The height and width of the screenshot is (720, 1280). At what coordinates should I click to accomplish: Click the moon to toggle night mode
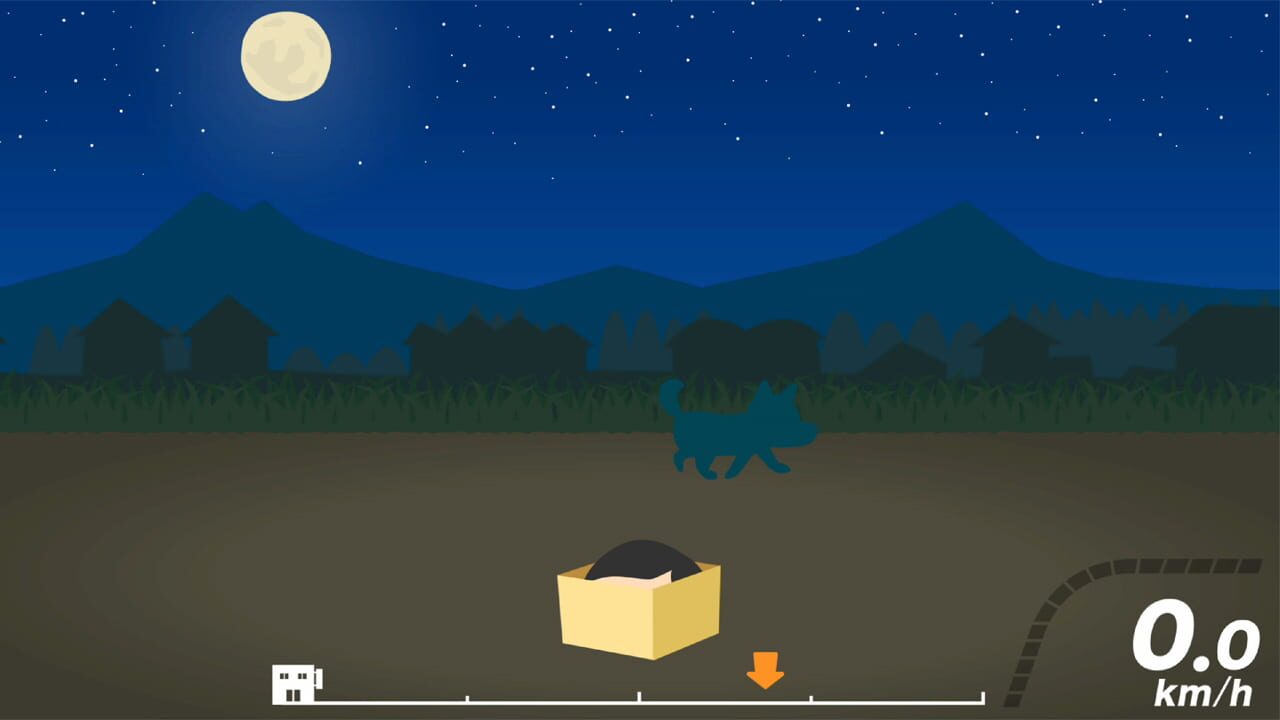click(x=286, y=56)
